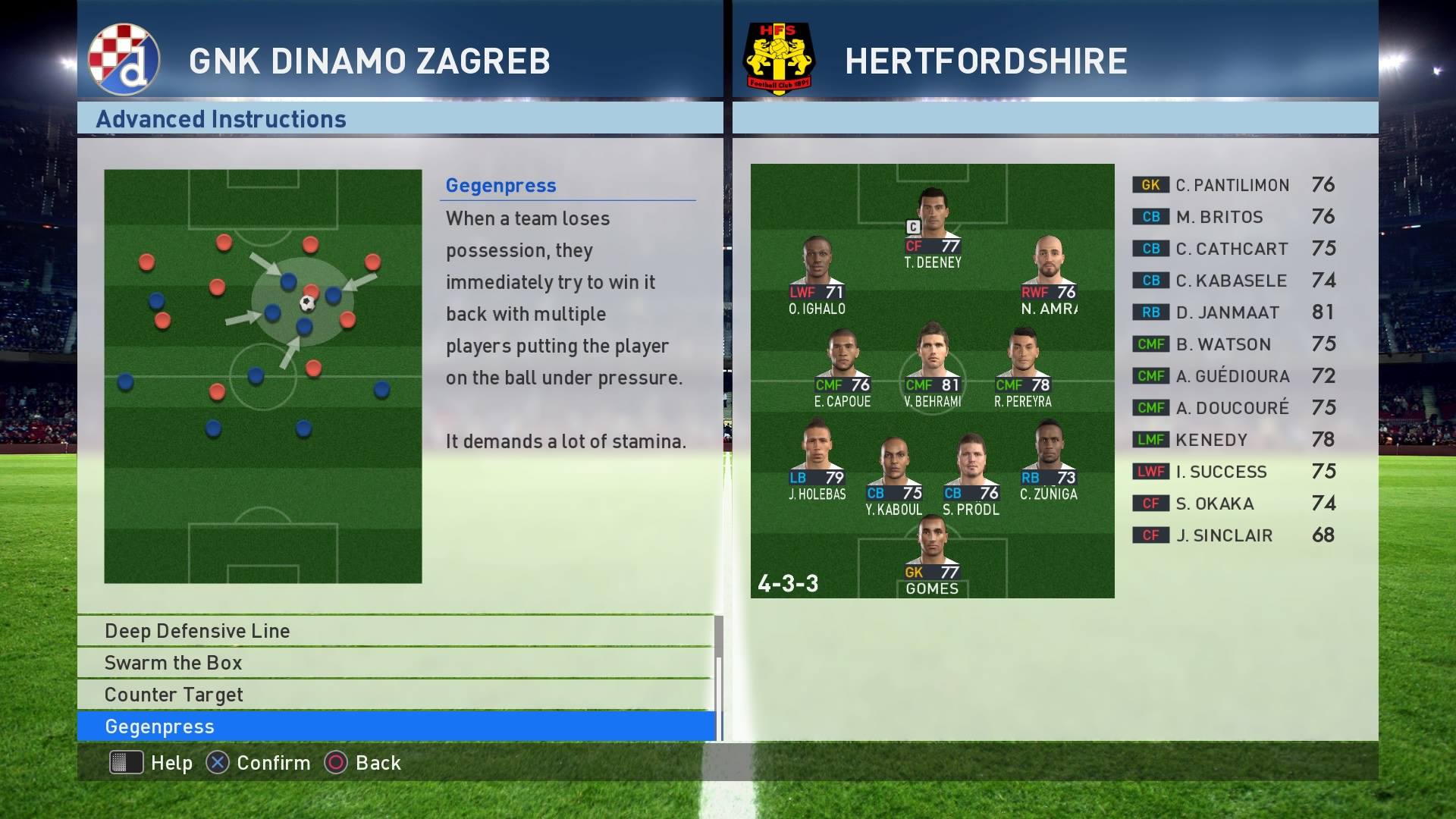Choose substitute D. Janmaat from the bench
The image size is (1456, 819).
1233,312
